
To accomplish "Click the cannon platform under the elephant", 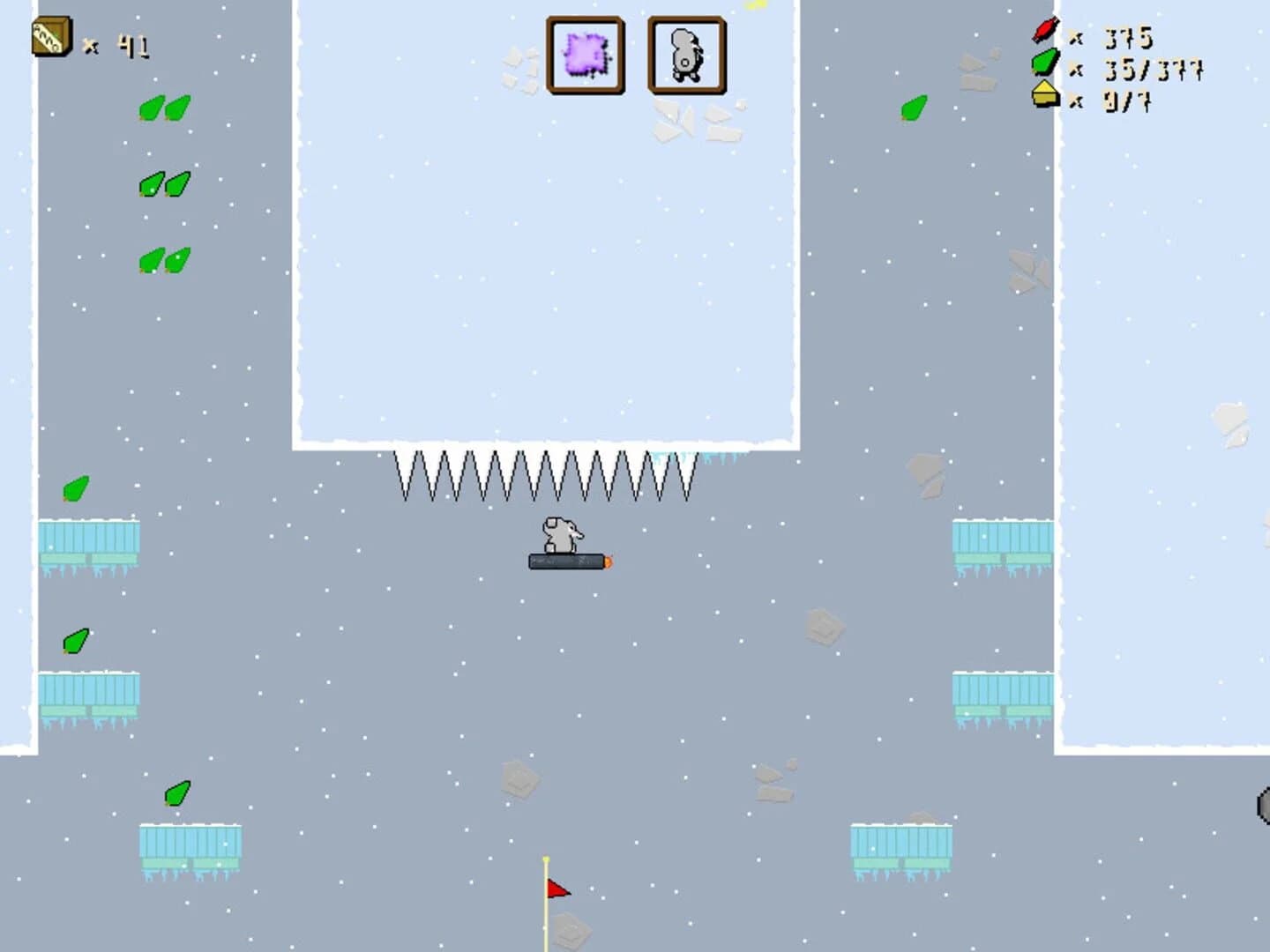I will tap(564, 562).
